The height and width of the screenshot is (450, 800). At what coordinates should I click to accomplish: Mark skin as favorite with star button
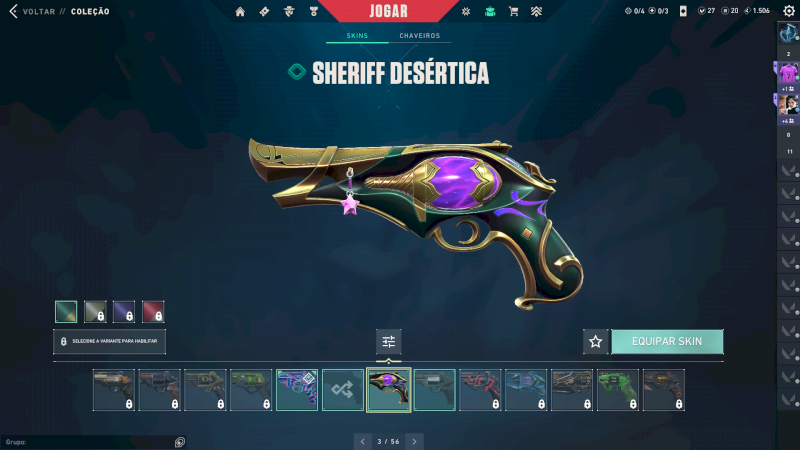(596, 341)
